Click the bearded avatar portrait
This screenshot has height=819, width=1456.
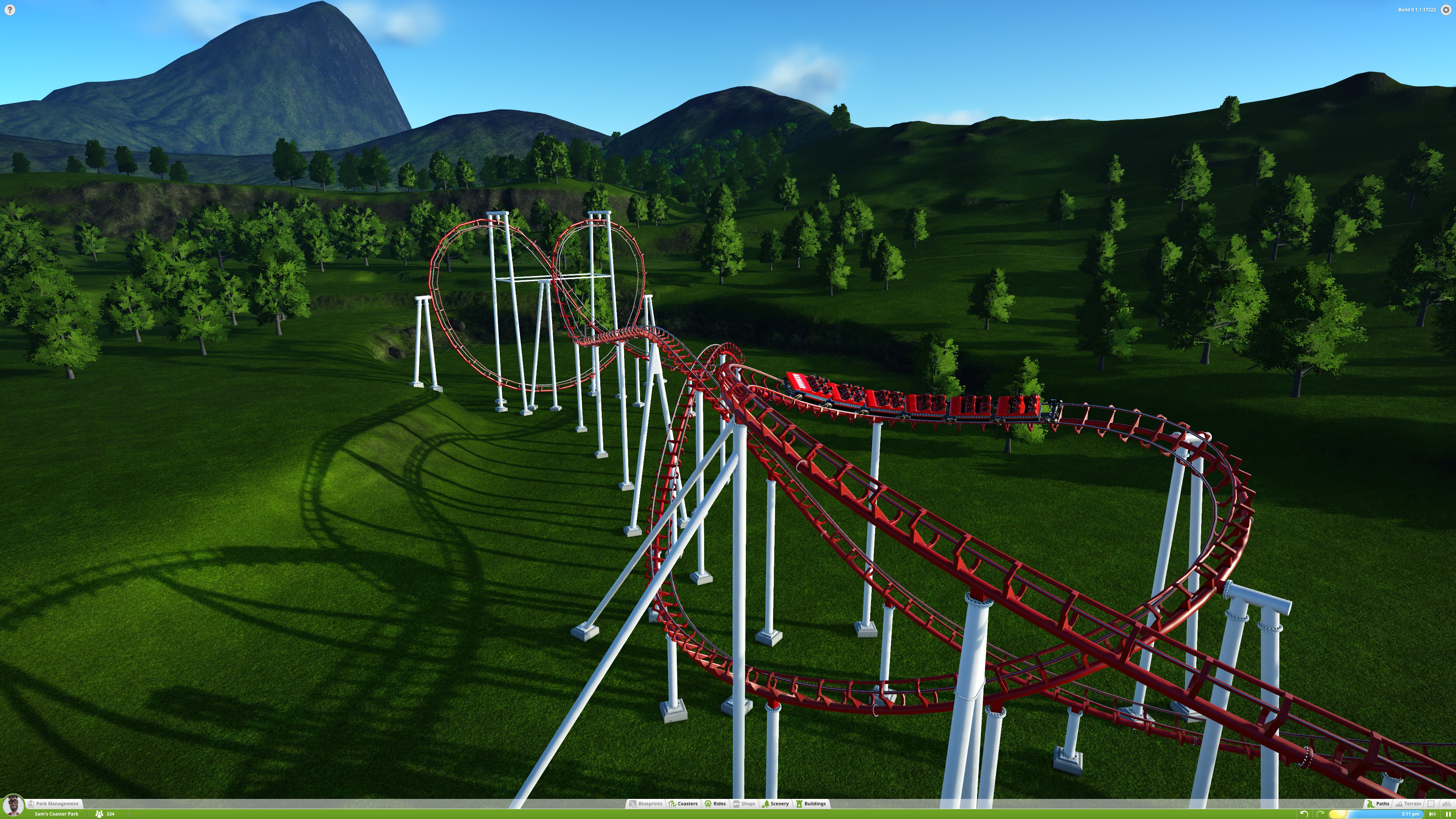pyautogui.click(x=13, y=805)
